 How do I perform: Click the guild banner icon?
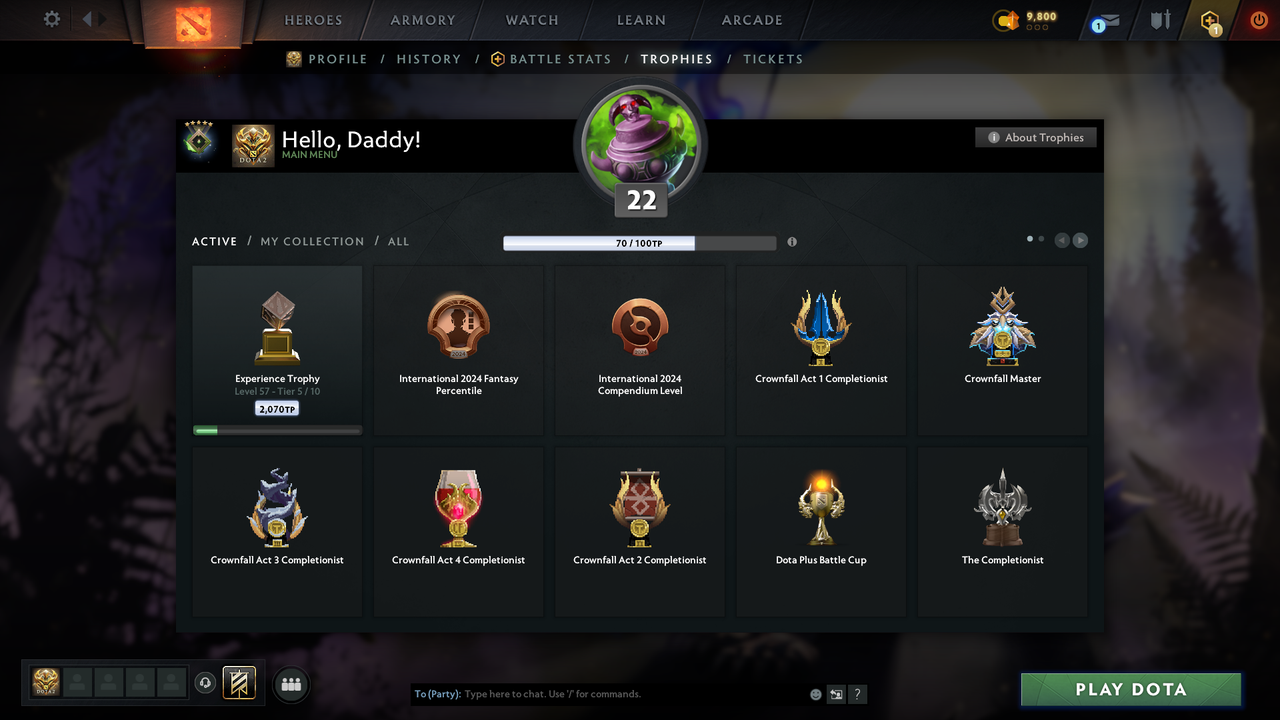tap(241, 683)
